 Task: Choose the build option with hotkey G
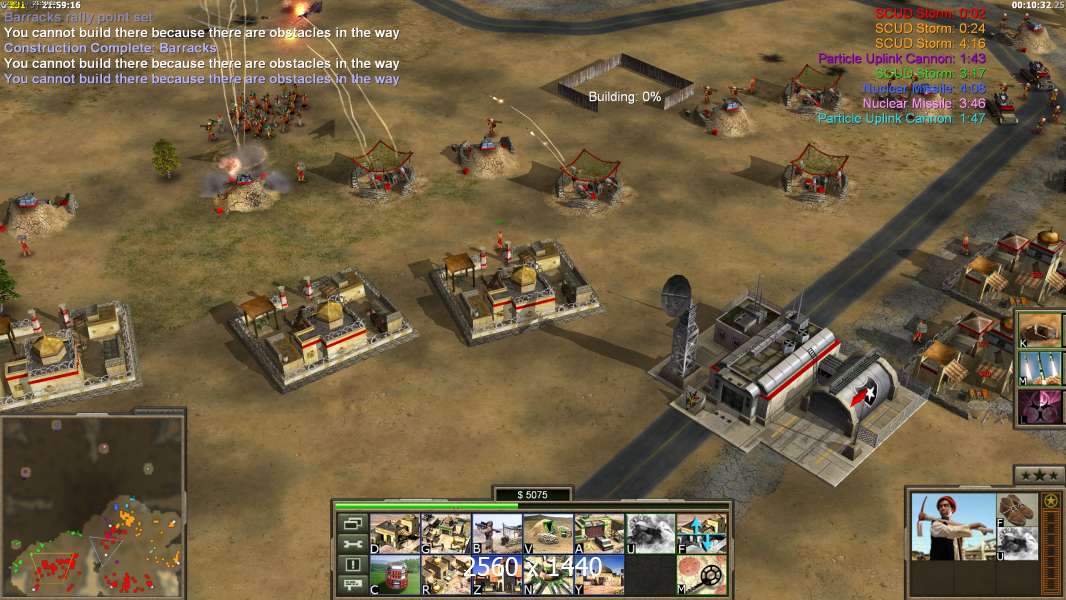(x=446, y=533)
